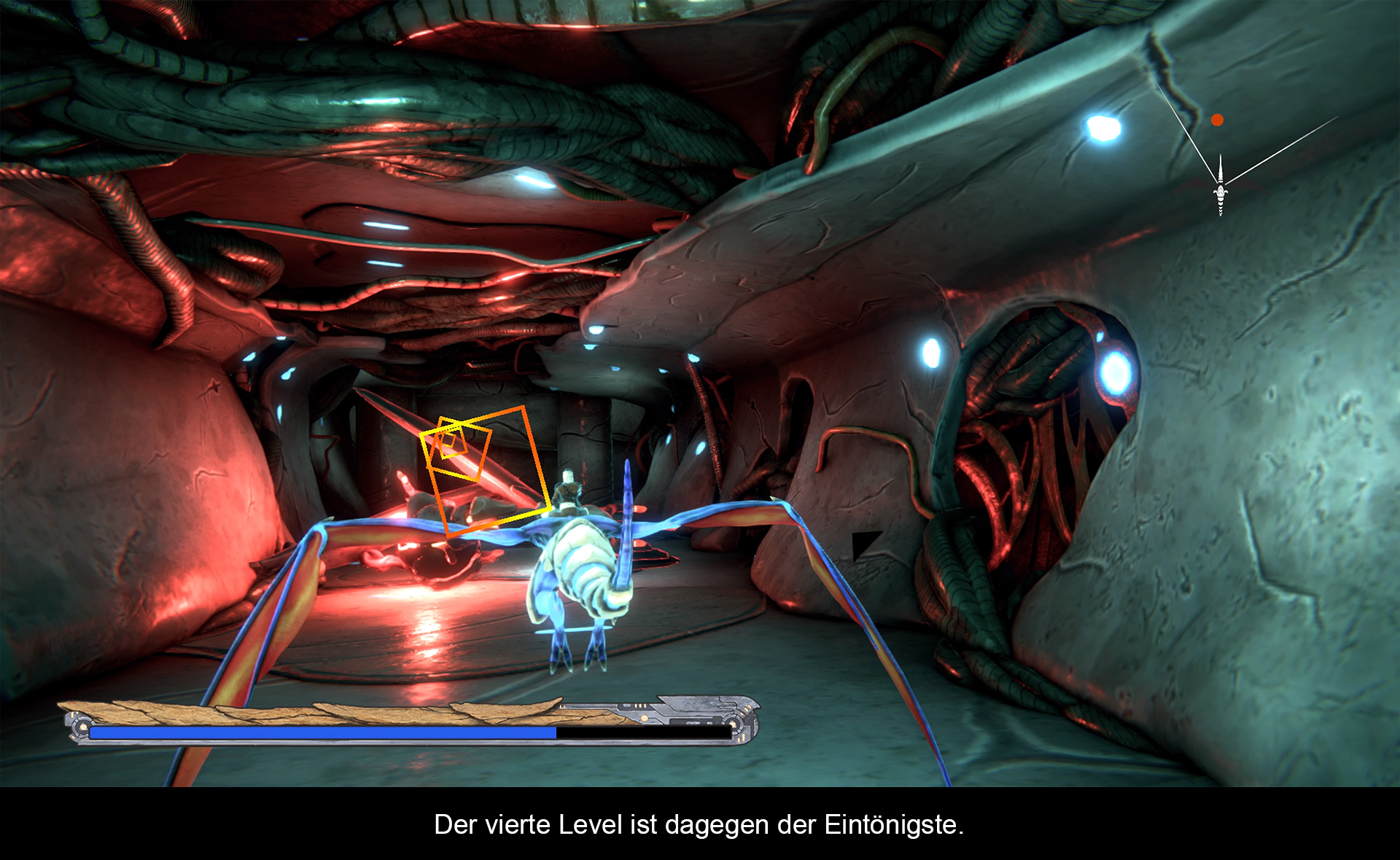Select the red enemy dot on the radar

[x=1217, y=120]
